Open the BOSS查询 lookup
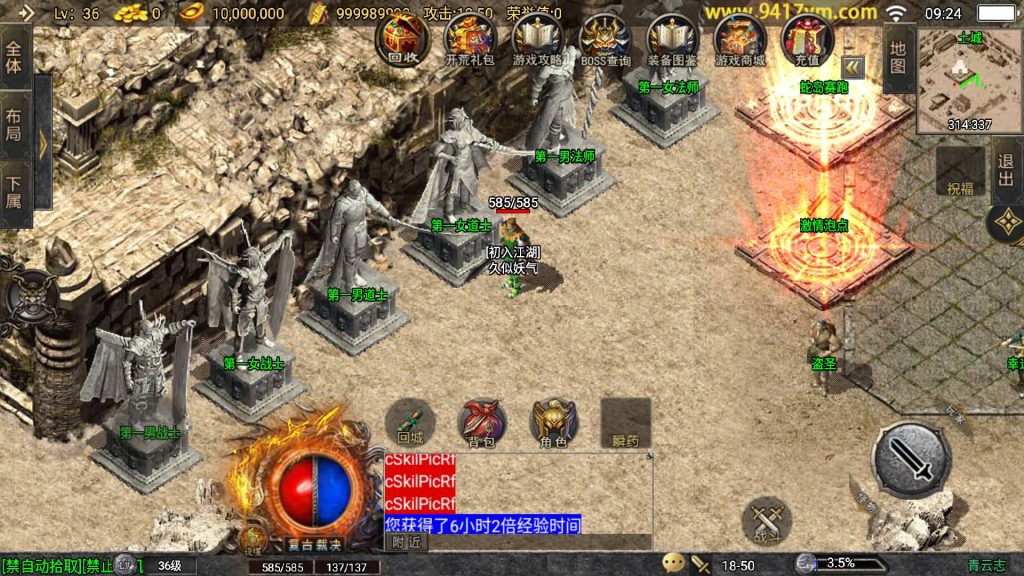Screen dimensions: 1024x576 click(x=605, y=40)
